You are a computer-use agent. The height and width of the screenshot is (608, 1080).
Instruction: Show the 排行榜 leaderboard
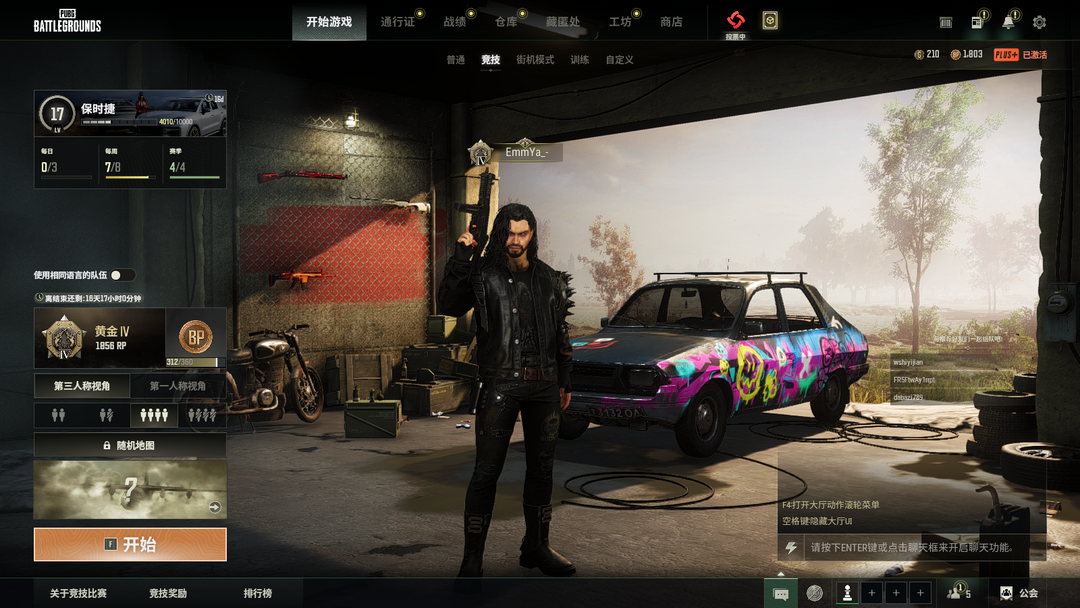[x=257, y=593]
